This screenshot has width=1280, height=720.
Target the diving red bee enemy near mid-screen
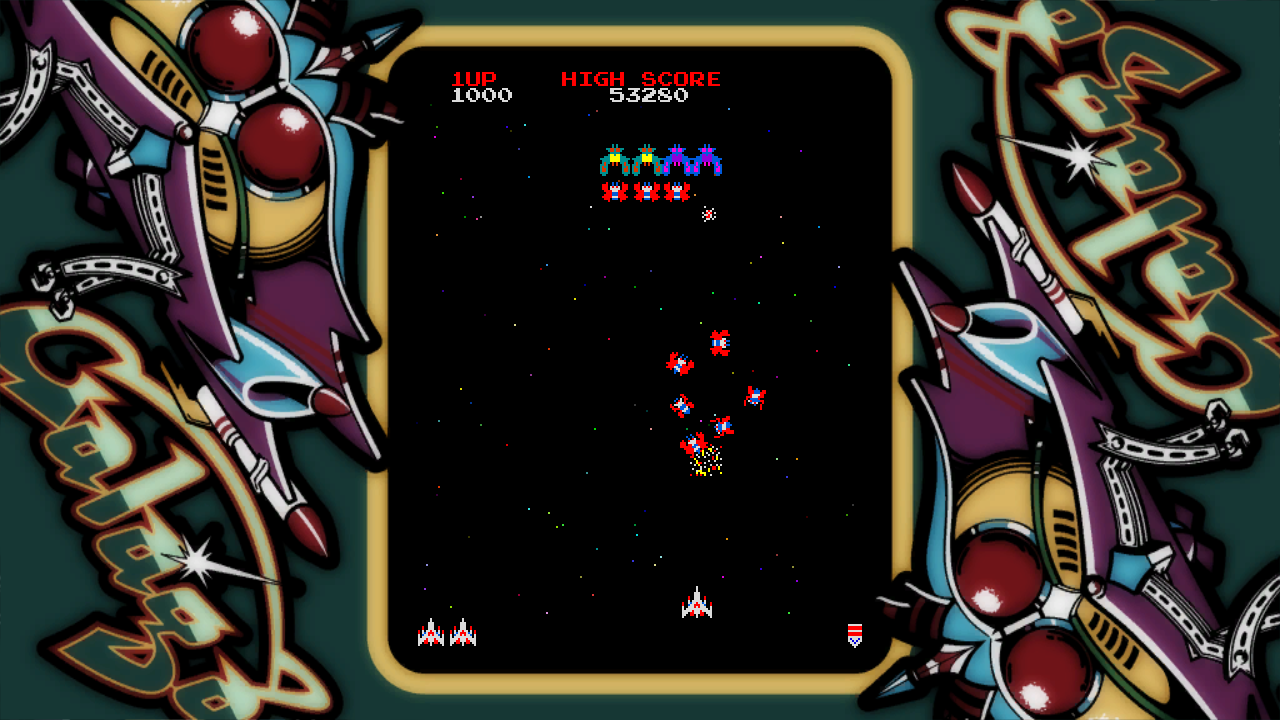722,343
